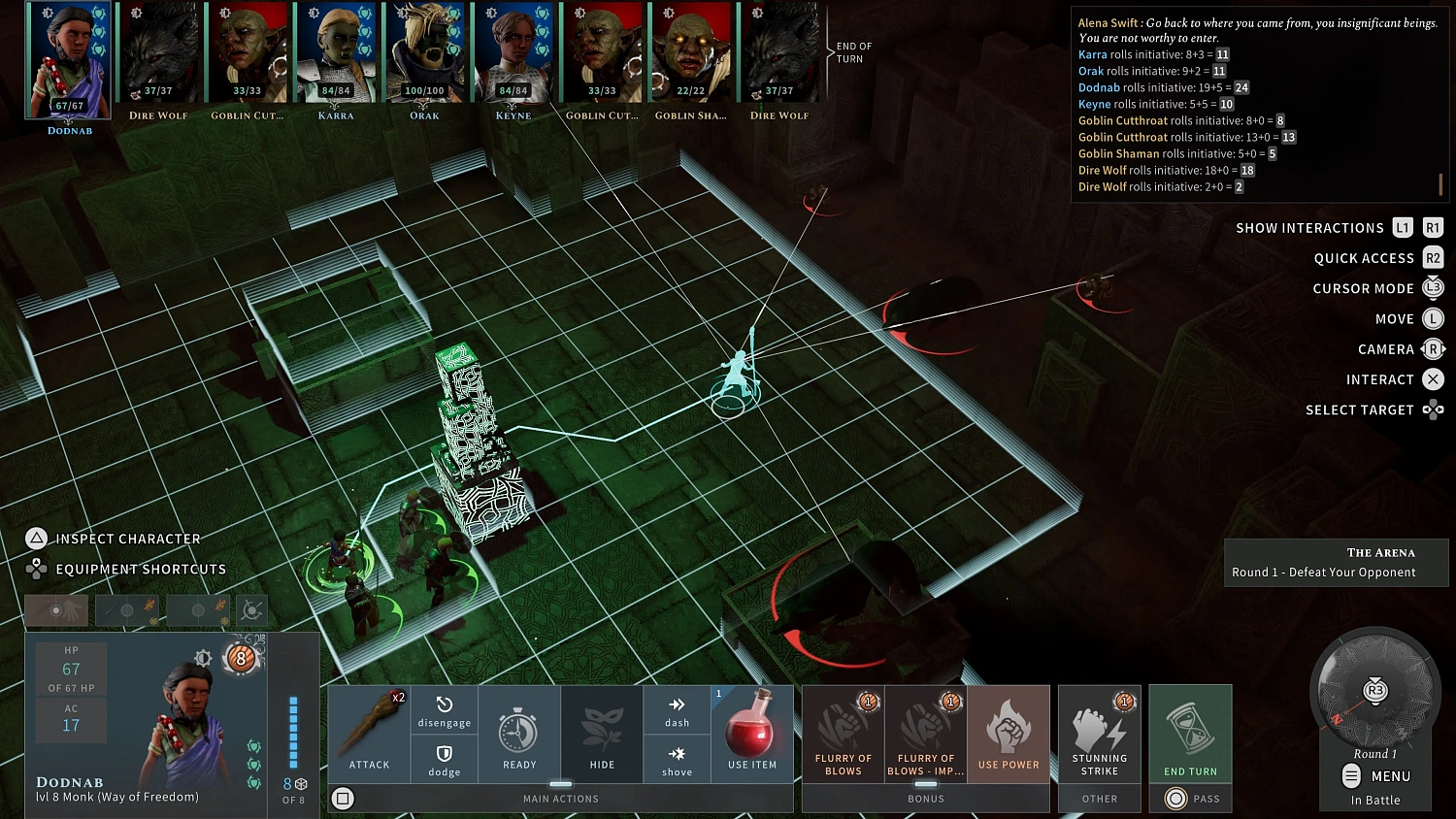Activate Stunning Strike ability
1456x819 pixels.
[x=1100, y=733]
